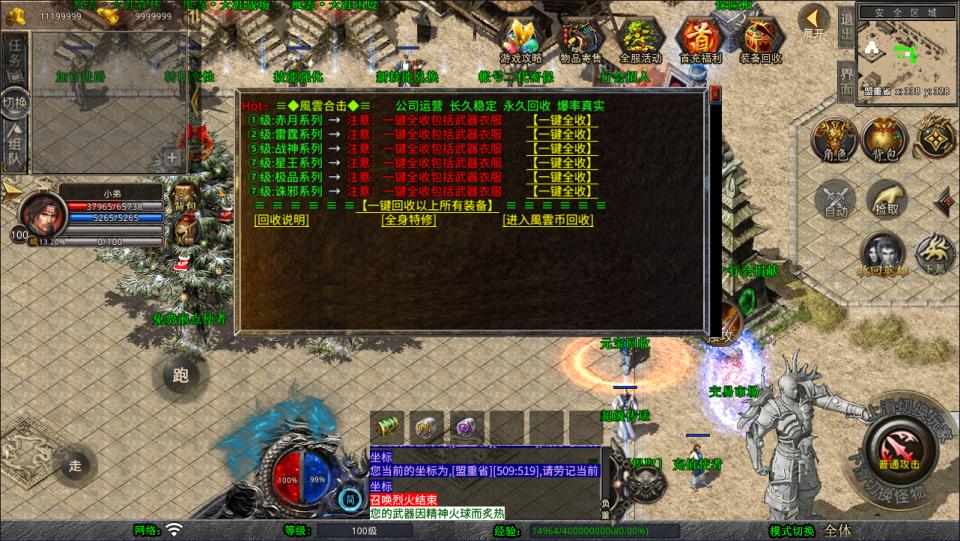Open the 角色 character sheet
The height and width of the screenshot is (541, 960).
point(832,140)
